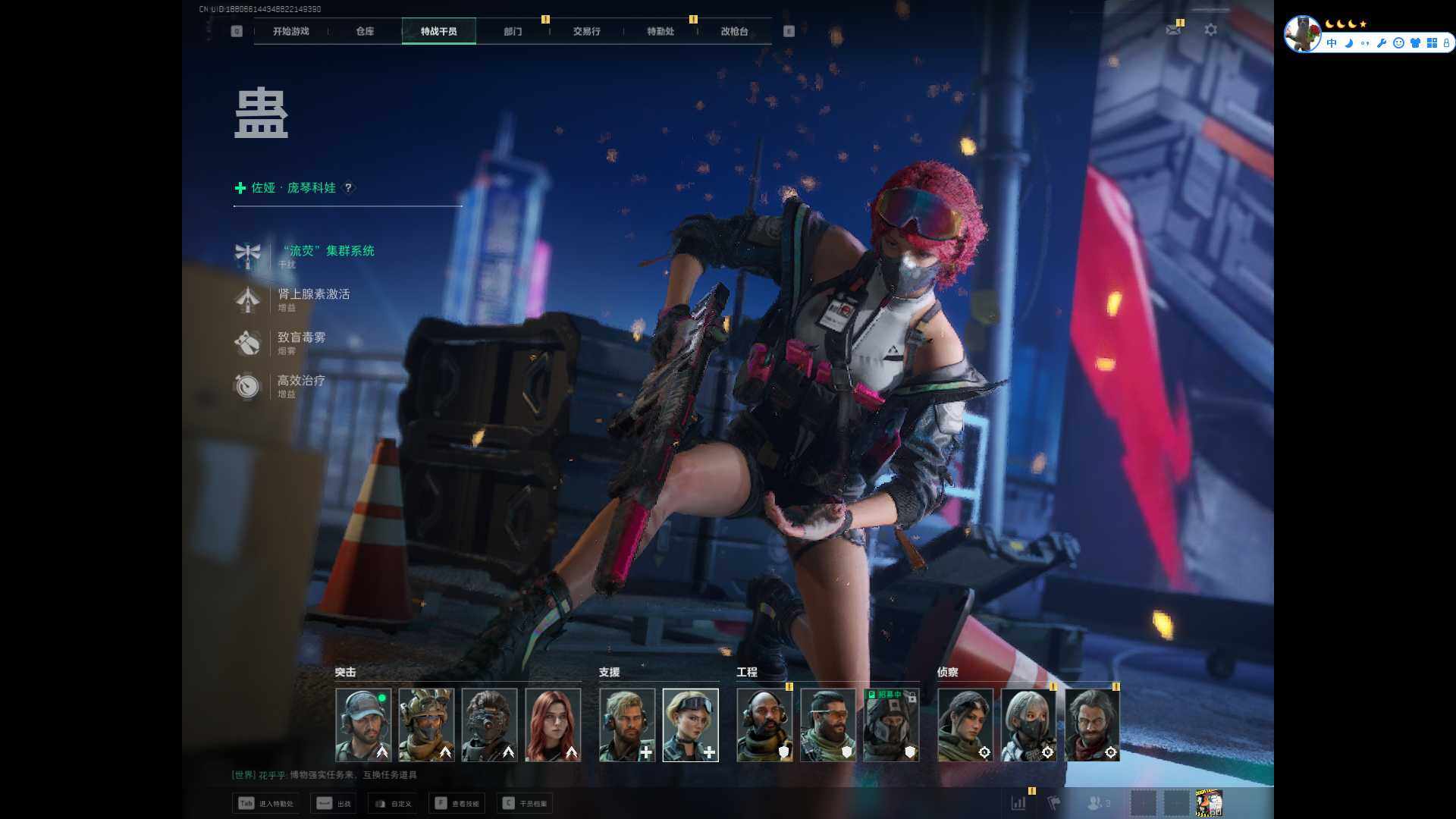
Task: Open the 交易行 trading tab
Action: coord(586,31)
